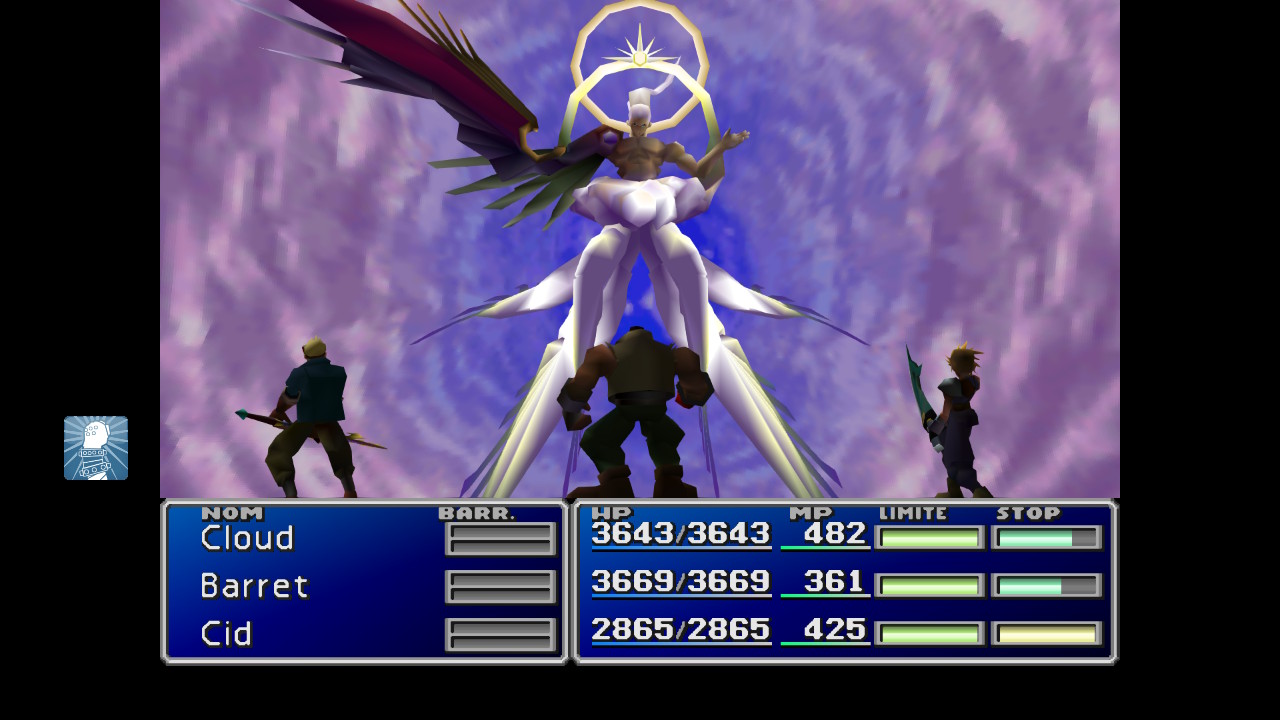Choose Barret's name row
This screenshot has height=720, width=1280.
point(254,586)
